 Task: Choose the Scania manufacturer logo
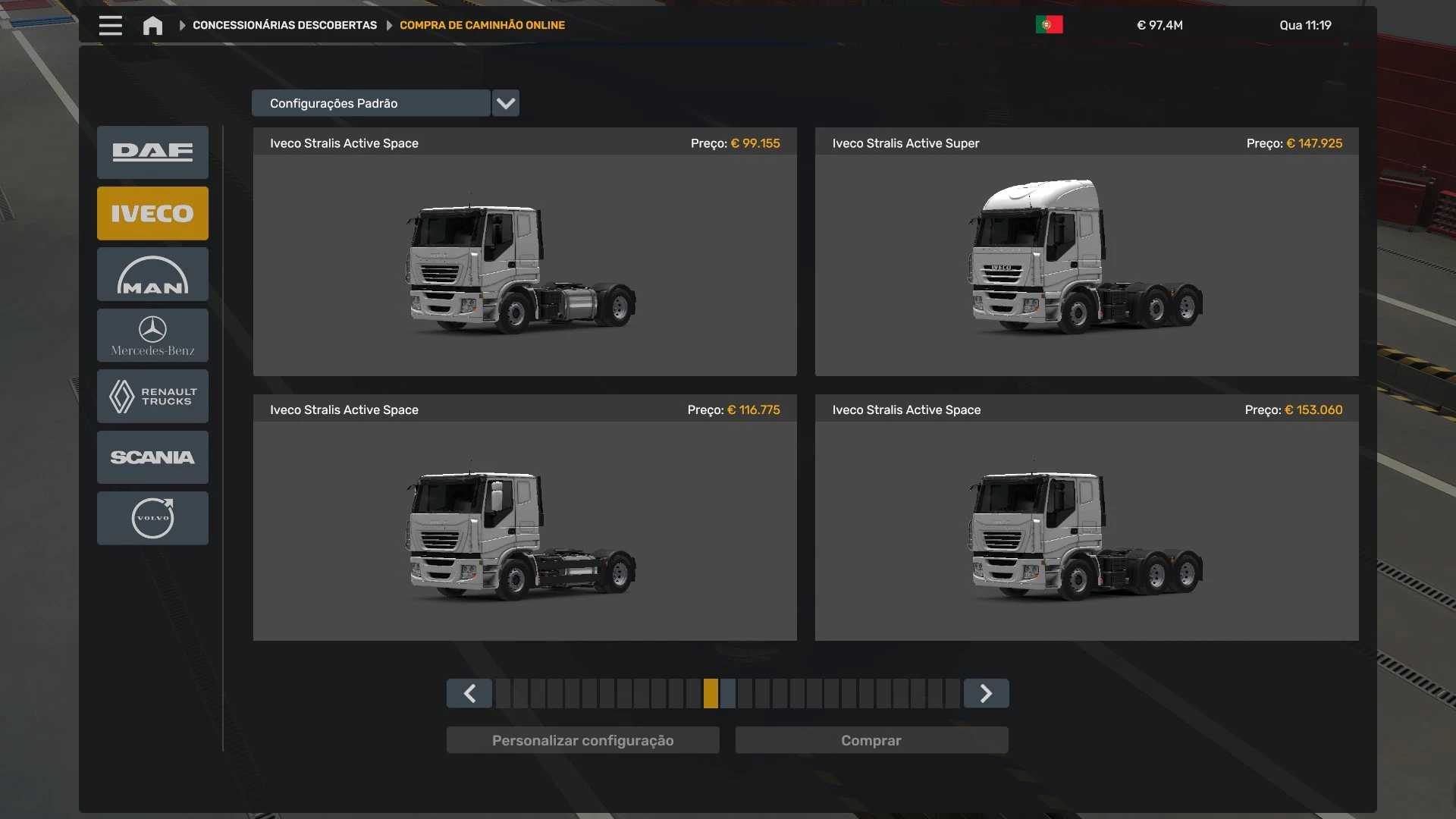[152, 457]
